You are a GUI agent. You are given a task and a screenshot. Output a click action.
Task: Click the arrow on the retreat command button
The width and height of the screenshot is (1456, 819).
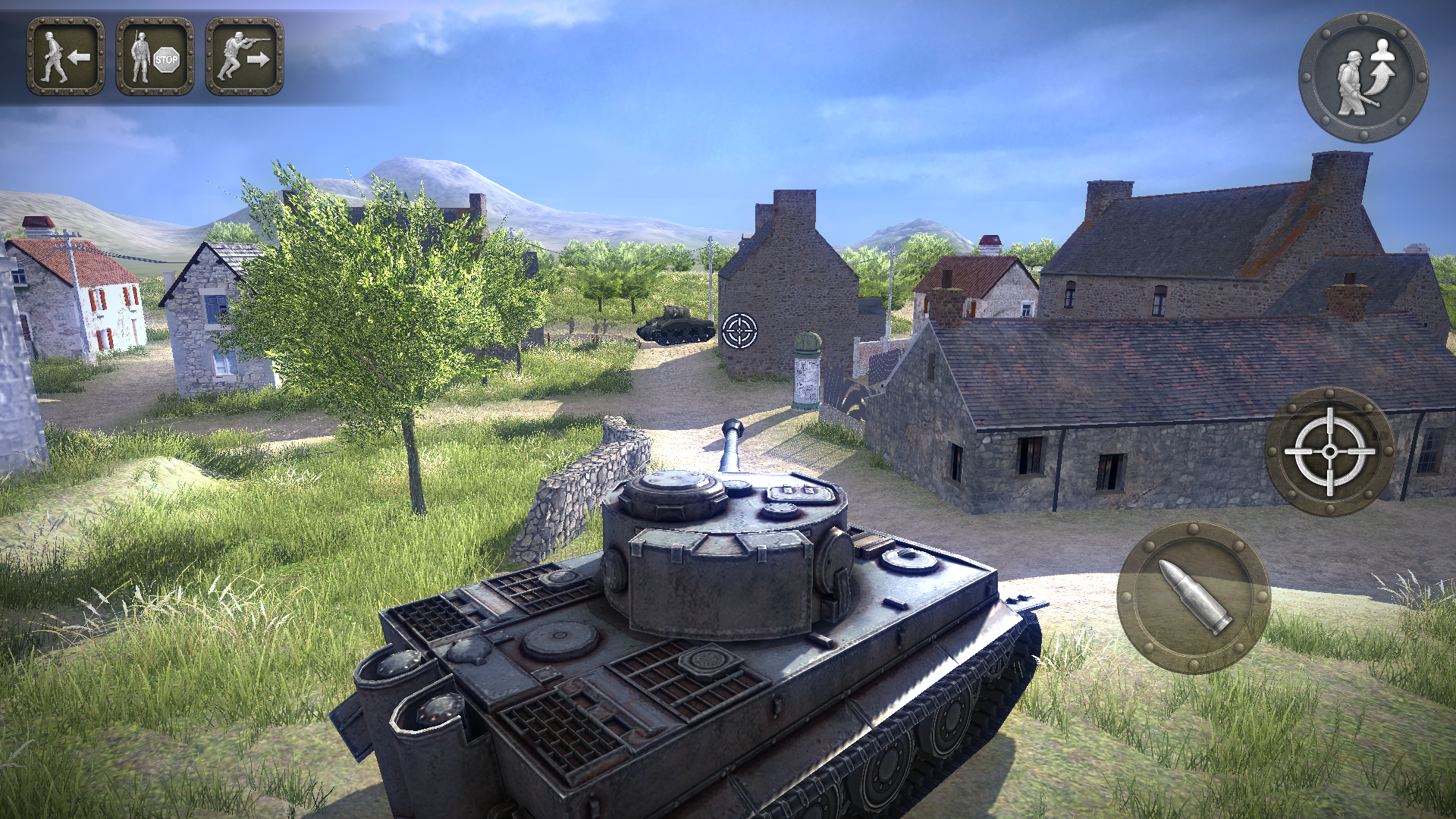point(80,55)
